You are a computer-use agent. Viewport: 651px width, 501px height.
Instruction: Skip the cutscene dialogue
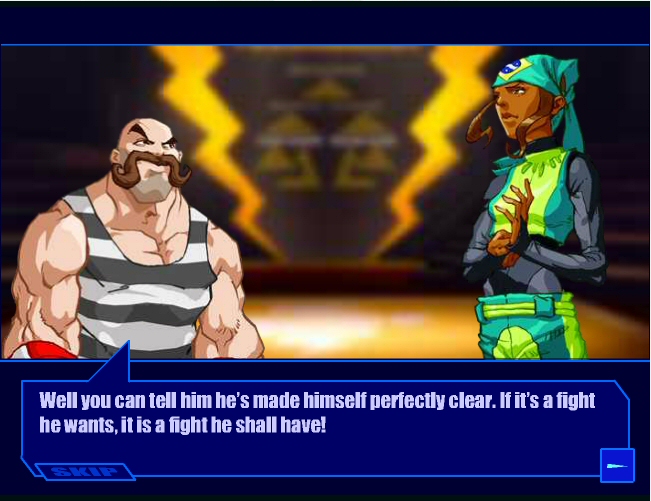click(x=84, y=471)
